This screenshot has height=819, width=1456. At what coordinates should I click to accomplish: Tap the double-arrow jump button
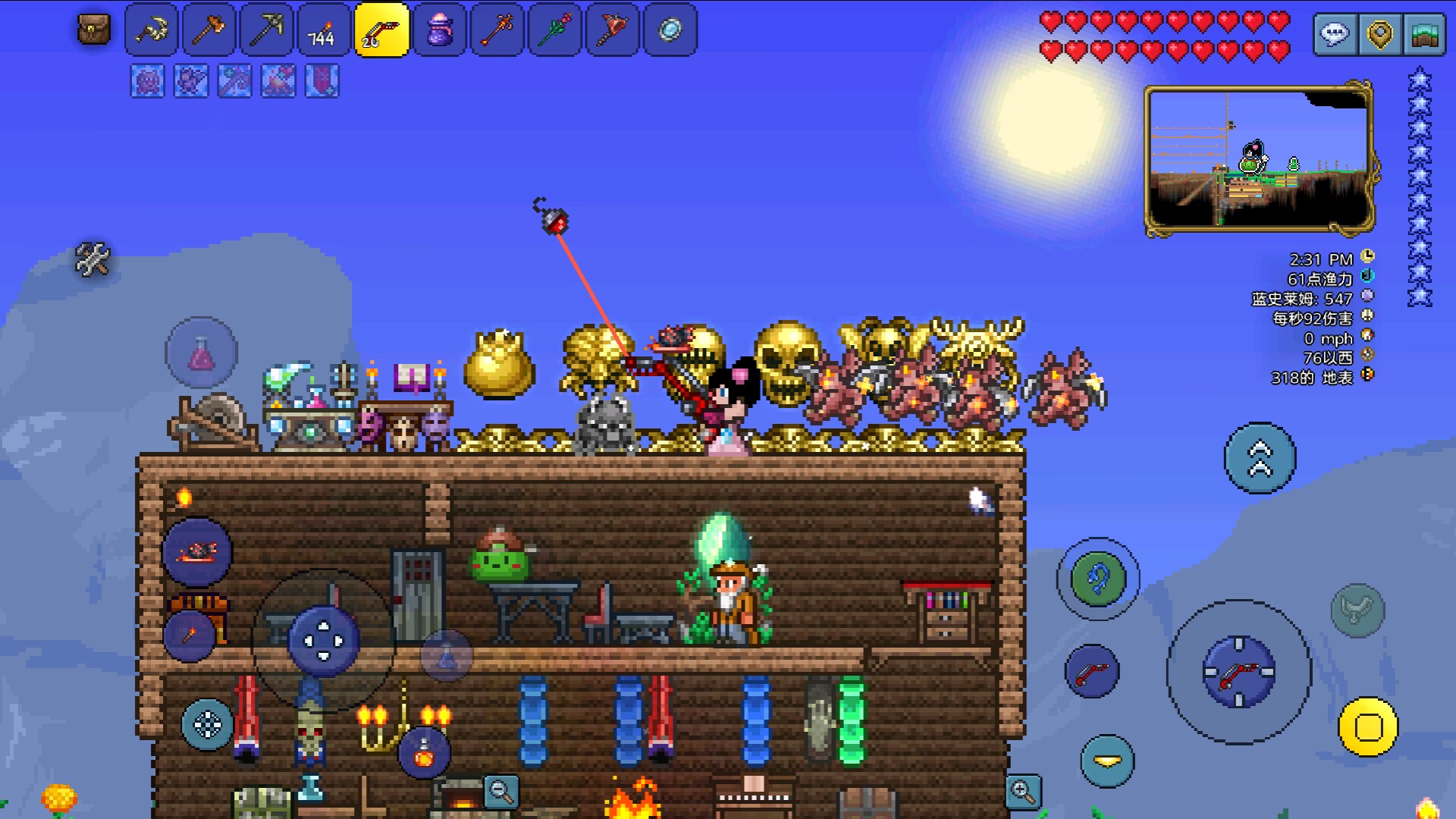pos(1260,458)
